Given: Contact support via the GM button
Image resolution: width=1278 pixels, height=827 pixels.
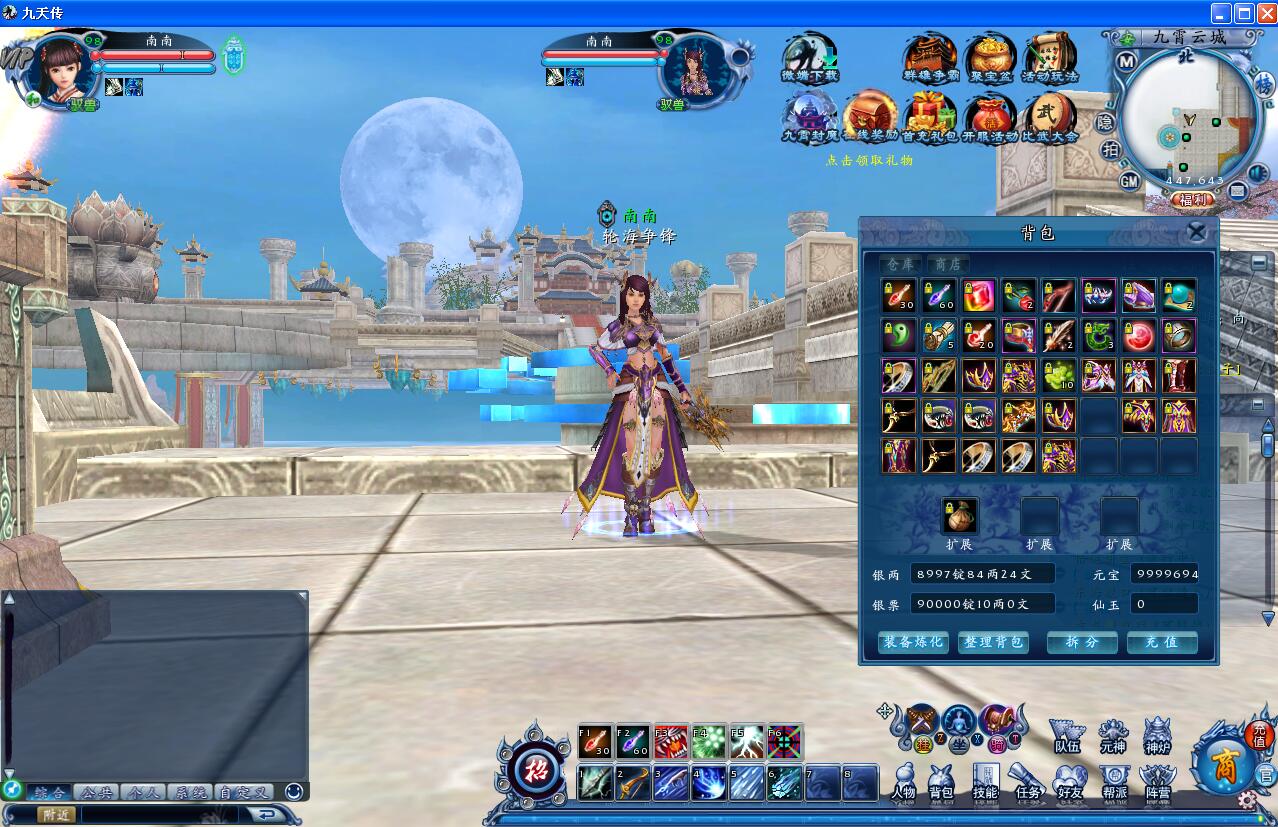Looking at the screenshot, I should (x=1129, y=181).
